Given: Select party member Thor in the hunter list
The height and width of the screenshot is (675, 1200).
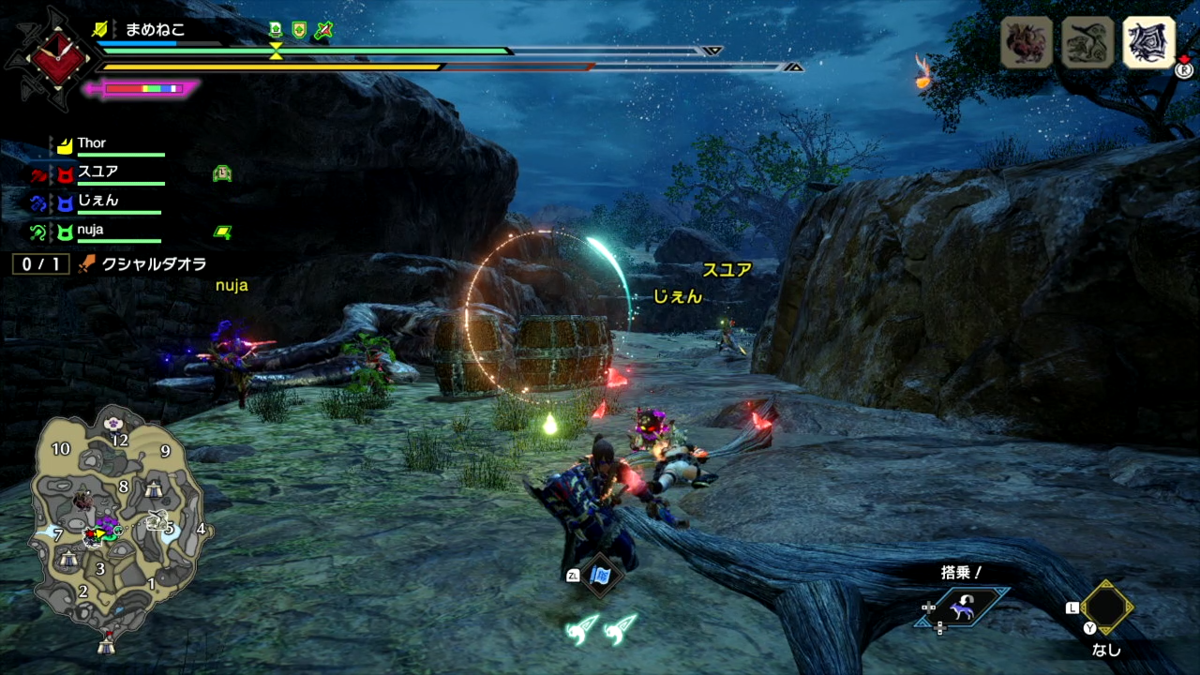Looking at the screenshot, I should coord(91,144).
